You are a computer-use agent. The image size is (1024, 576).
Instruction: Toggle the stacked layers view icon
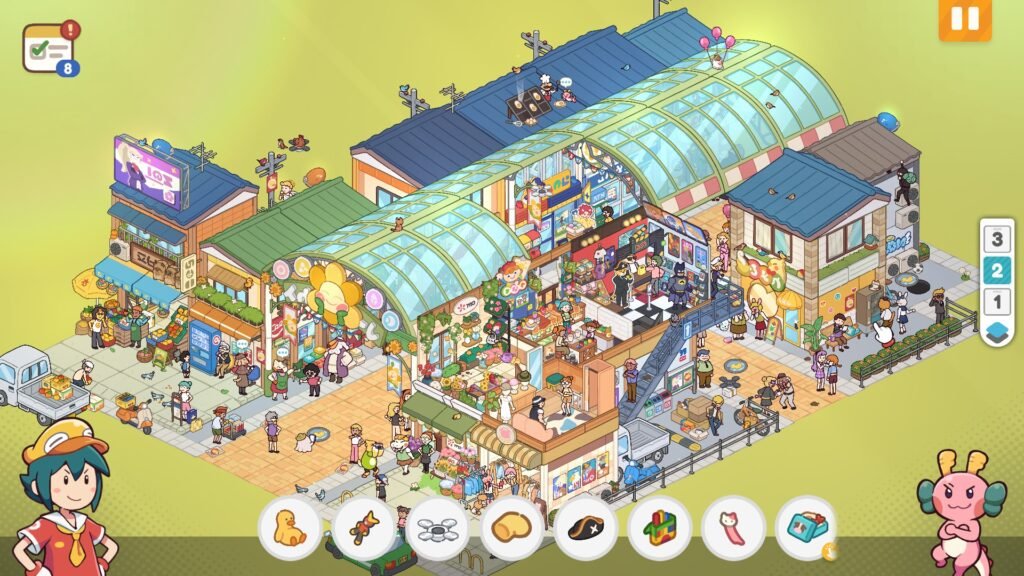996,331
